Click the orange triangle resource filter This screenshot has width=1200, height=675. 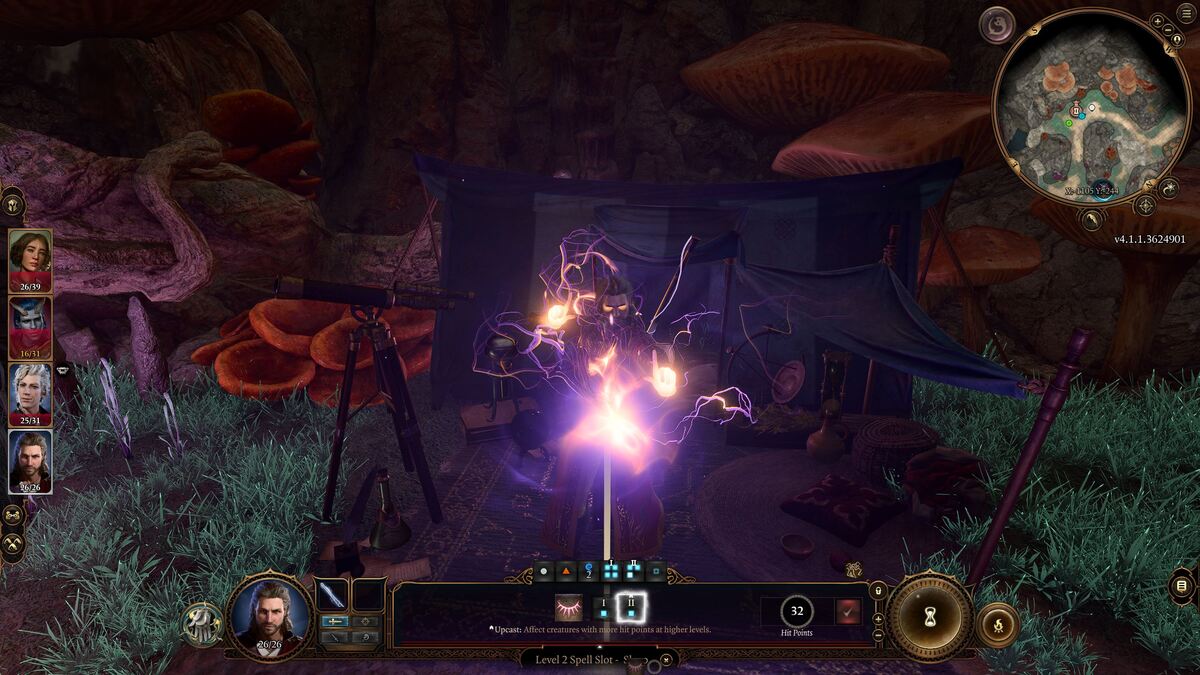click(565, 572)
